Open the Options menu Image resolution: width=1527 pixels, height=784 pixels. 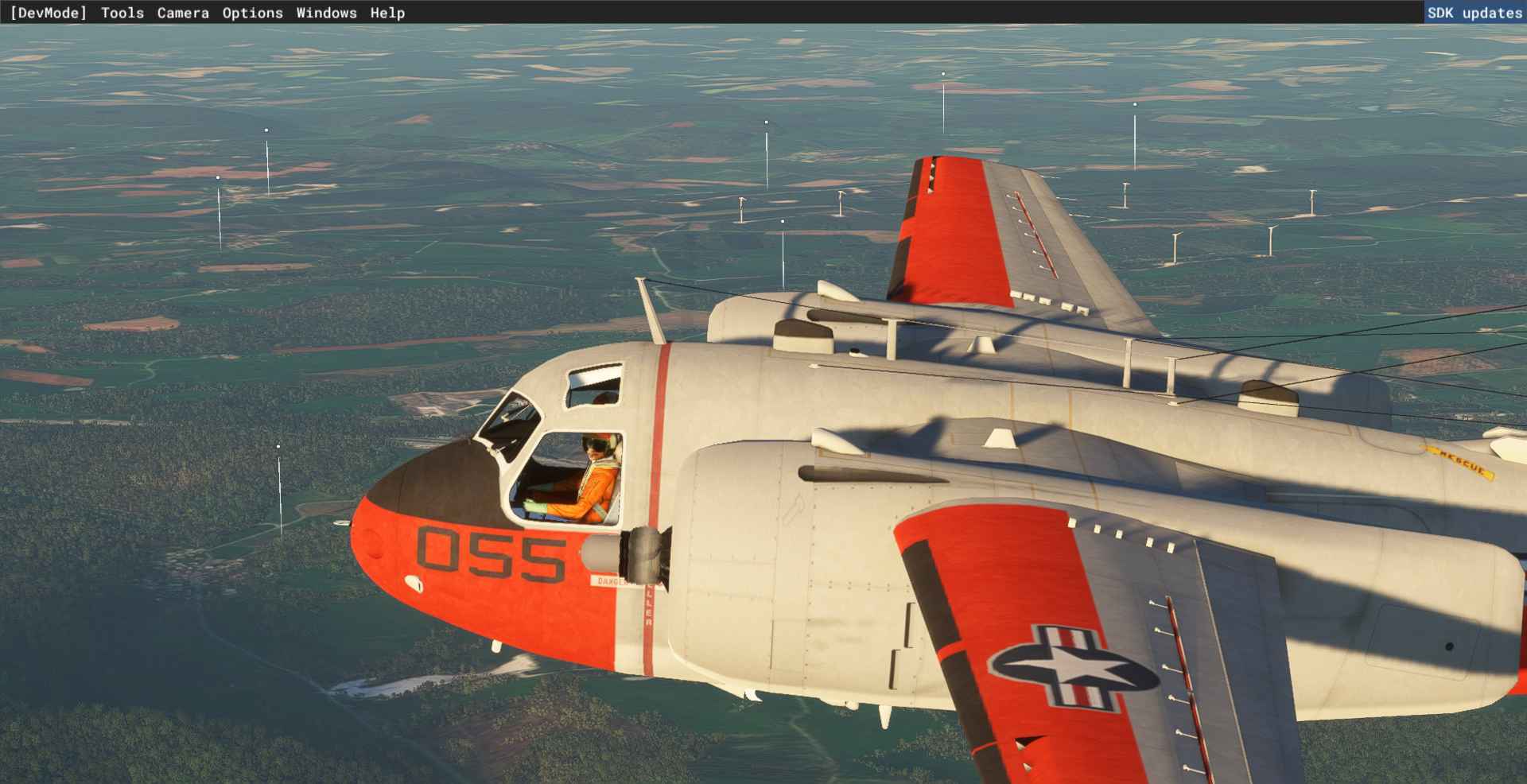(x=252, y=13)
